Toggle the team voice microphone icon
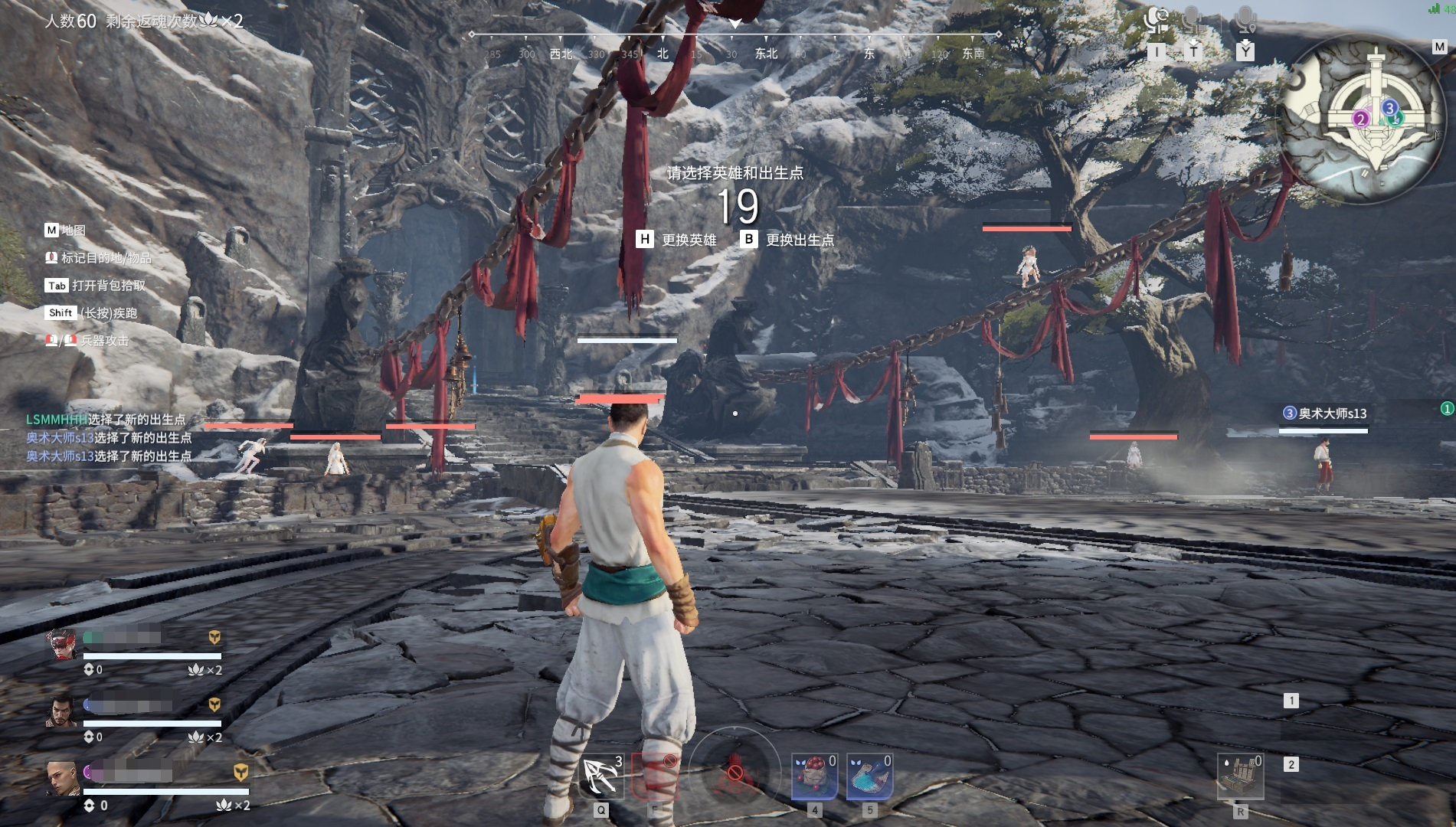Image resolution: width=1456 pixels, height=827 pixels. (1193, 21)
